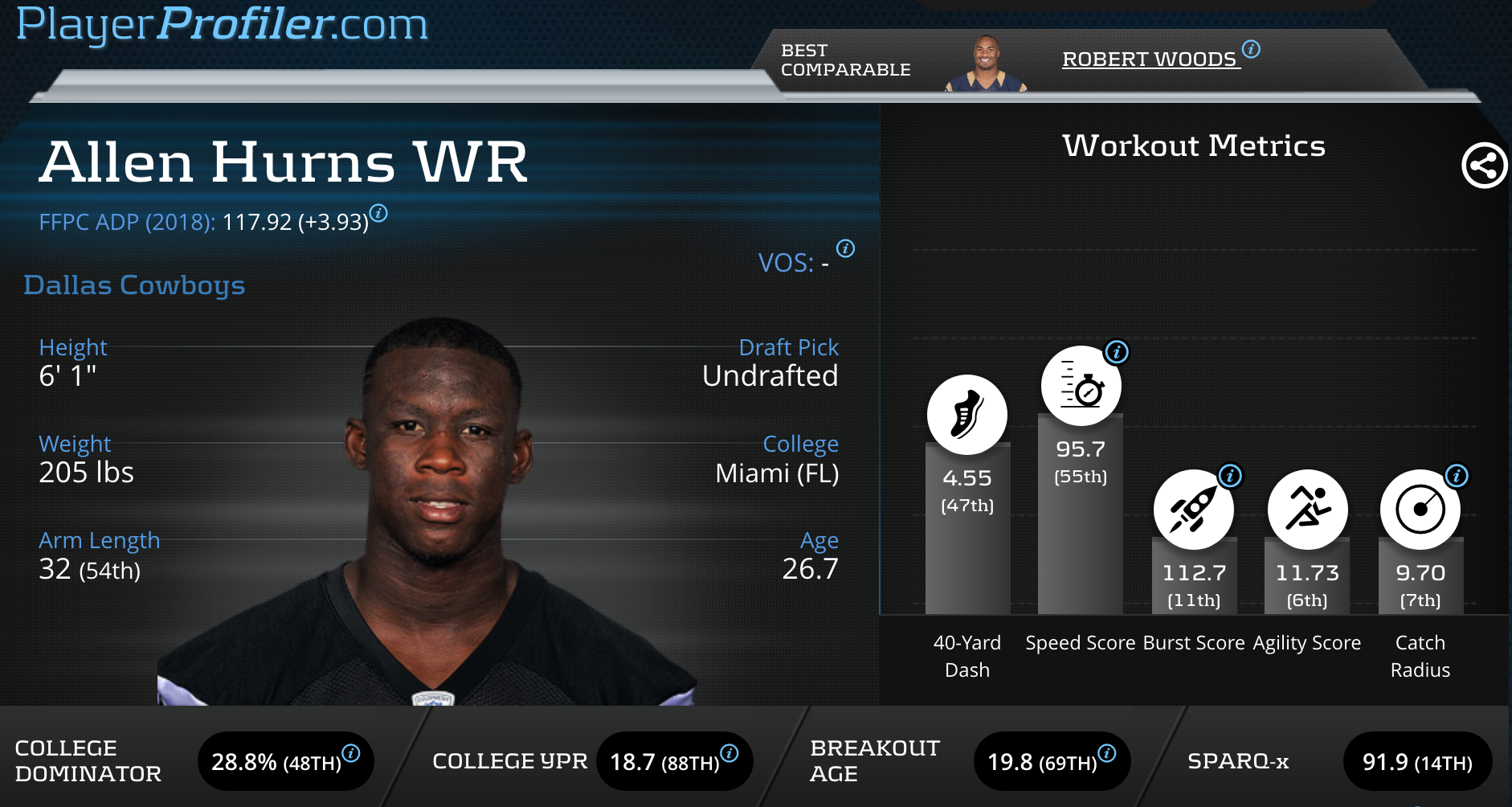Show info for Speed Score metric
The height and width of the screenshot is (807, 1512).
pyautogui.click(x=1117, y=351)
